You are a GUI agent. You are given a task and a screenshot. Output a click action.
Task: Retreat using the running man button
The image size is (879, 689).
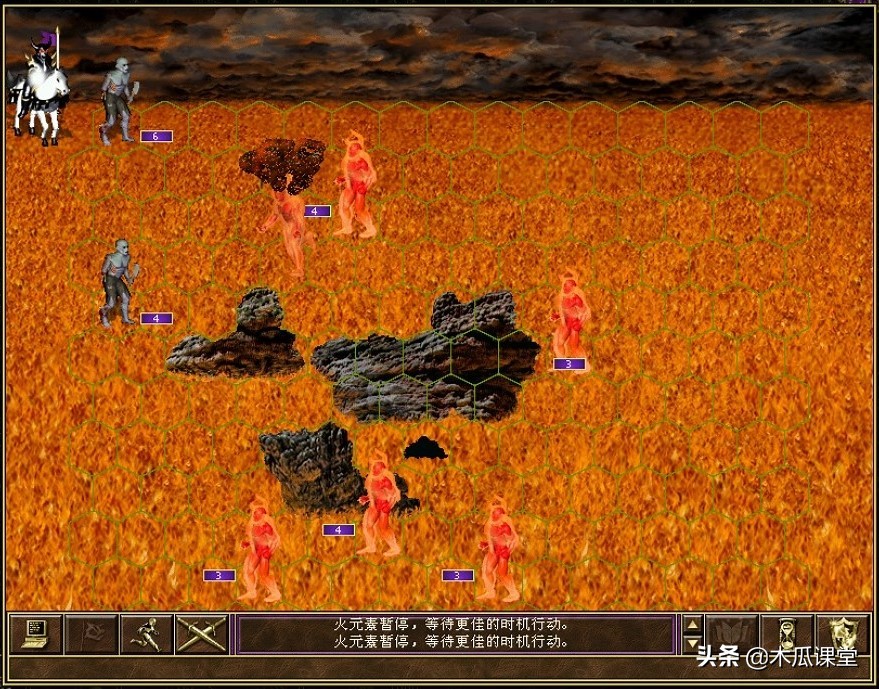pyautogui.click(x=146, y=633)
